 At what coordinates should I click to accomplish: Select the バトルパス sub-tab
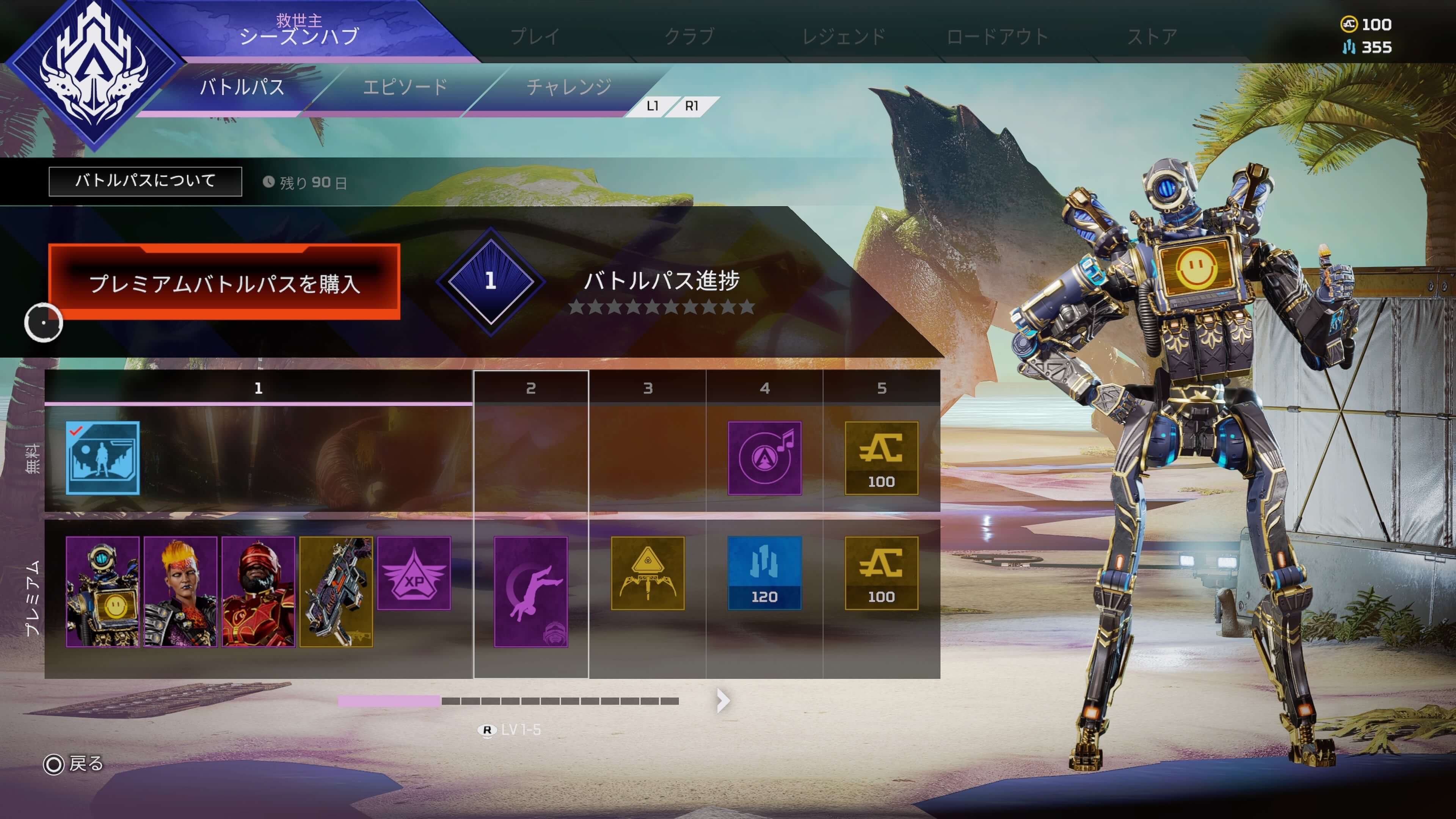242,87
